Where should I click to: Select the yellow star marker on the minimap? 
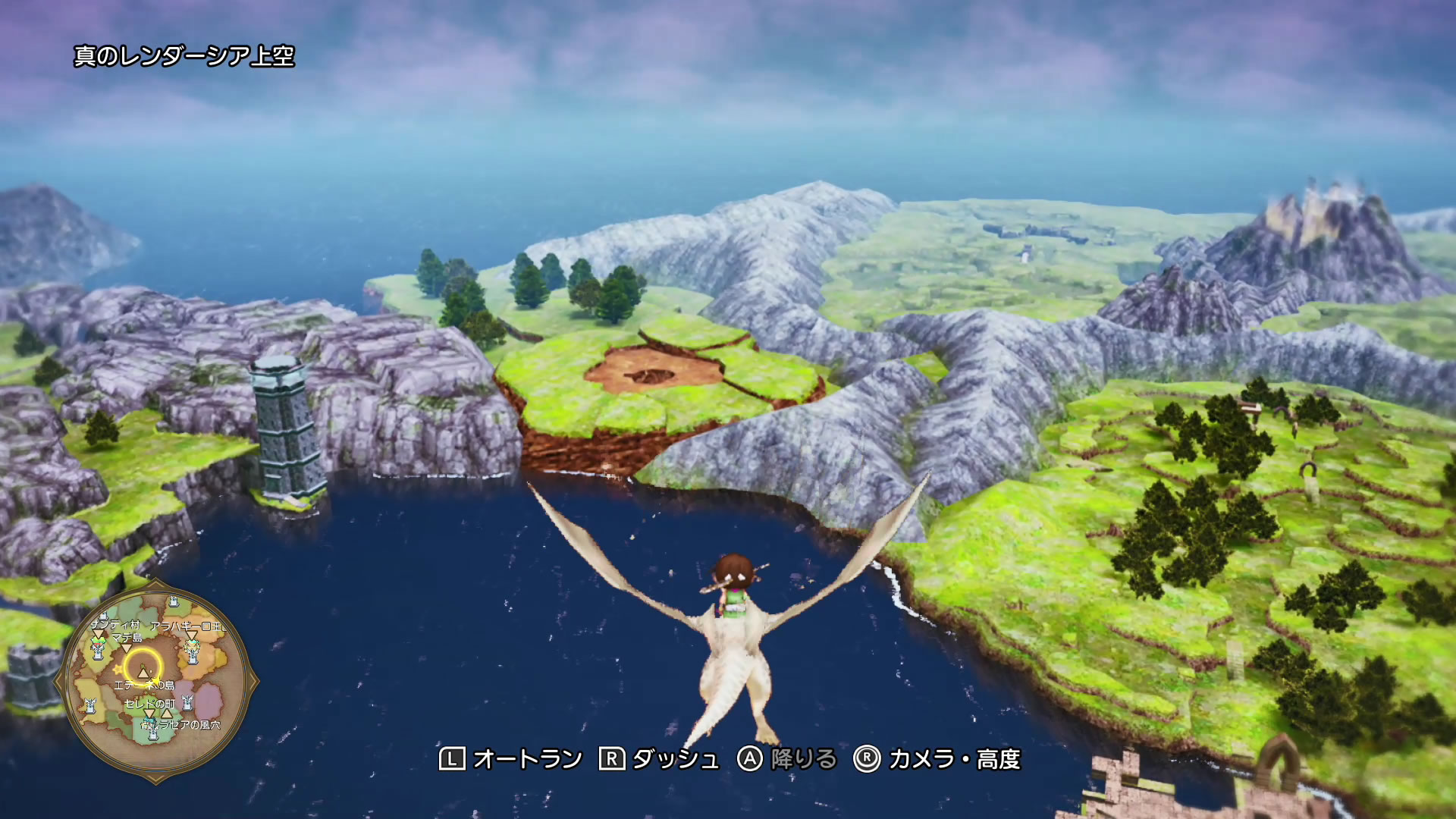[x=118, y=670]
